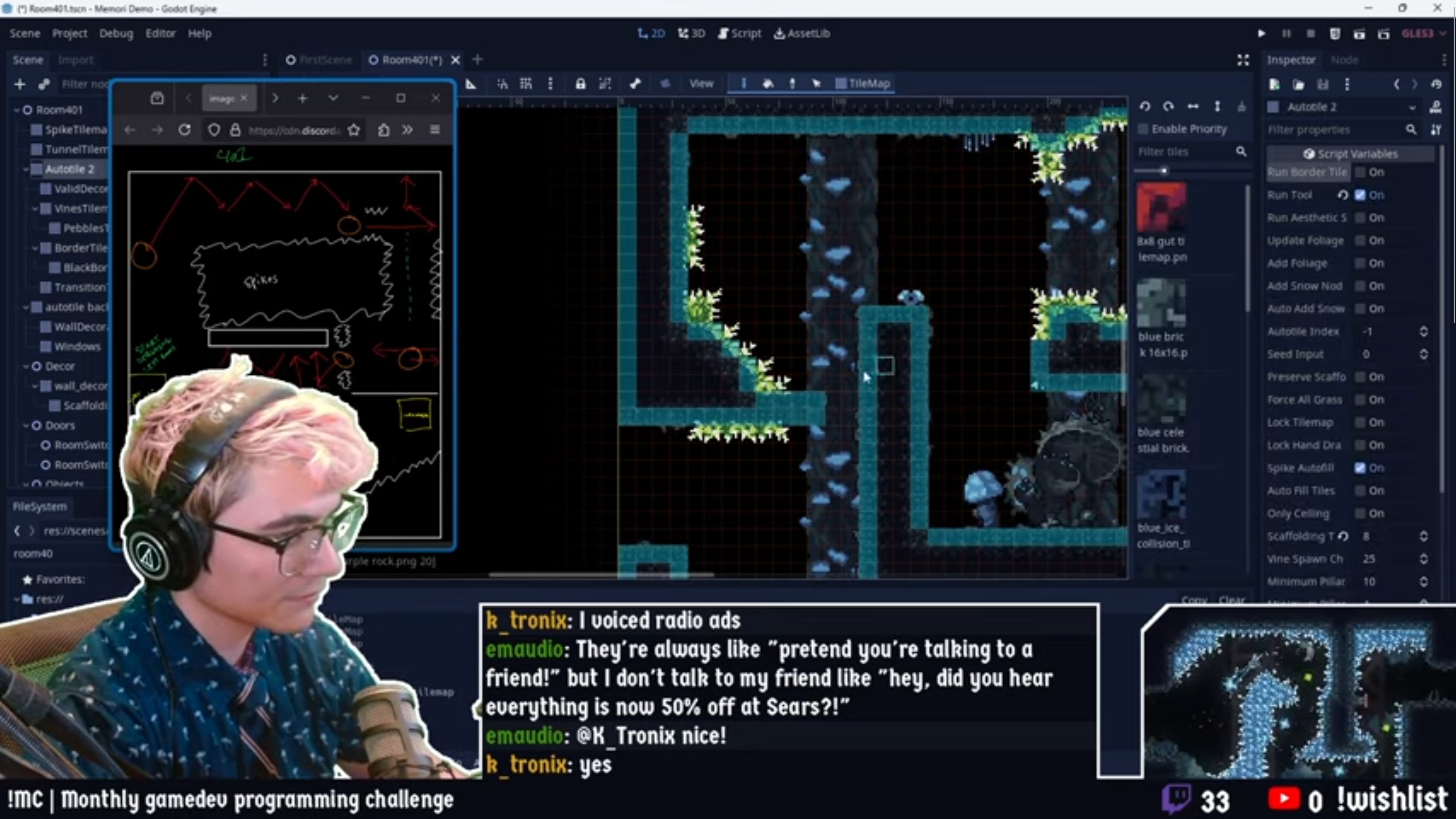Open the TileMap toolbar menu
Viewport: 1456px width, 819px height.
click(x=863, y=84)
